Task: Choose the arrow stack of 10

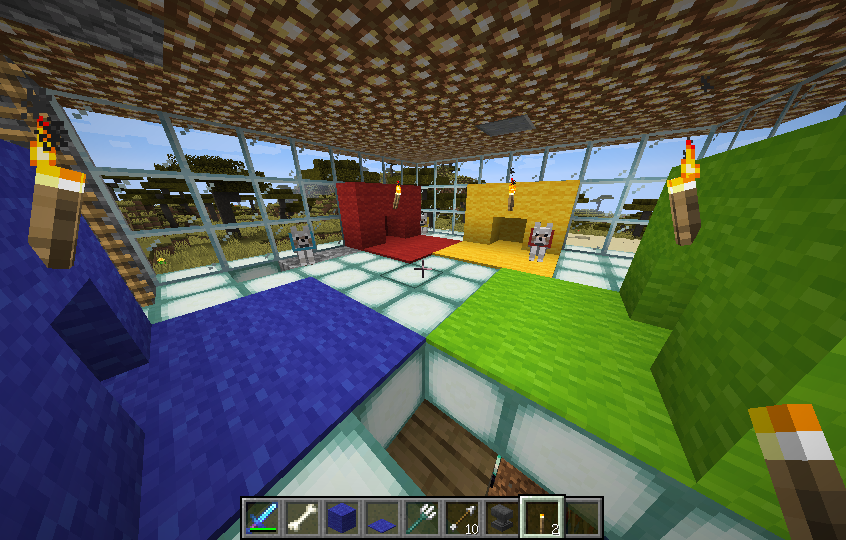Action: (462, 516)
